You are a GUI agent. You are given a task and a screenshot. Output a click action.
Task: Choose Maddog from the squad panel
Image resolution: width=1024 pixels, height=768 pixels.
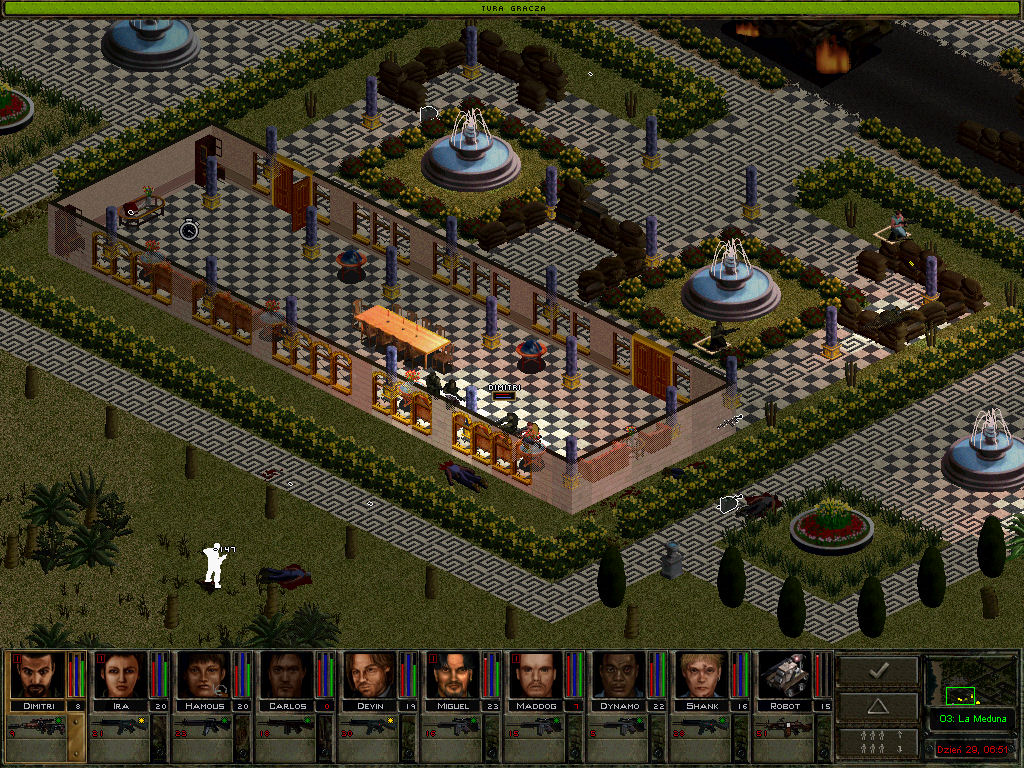point(536,675)
